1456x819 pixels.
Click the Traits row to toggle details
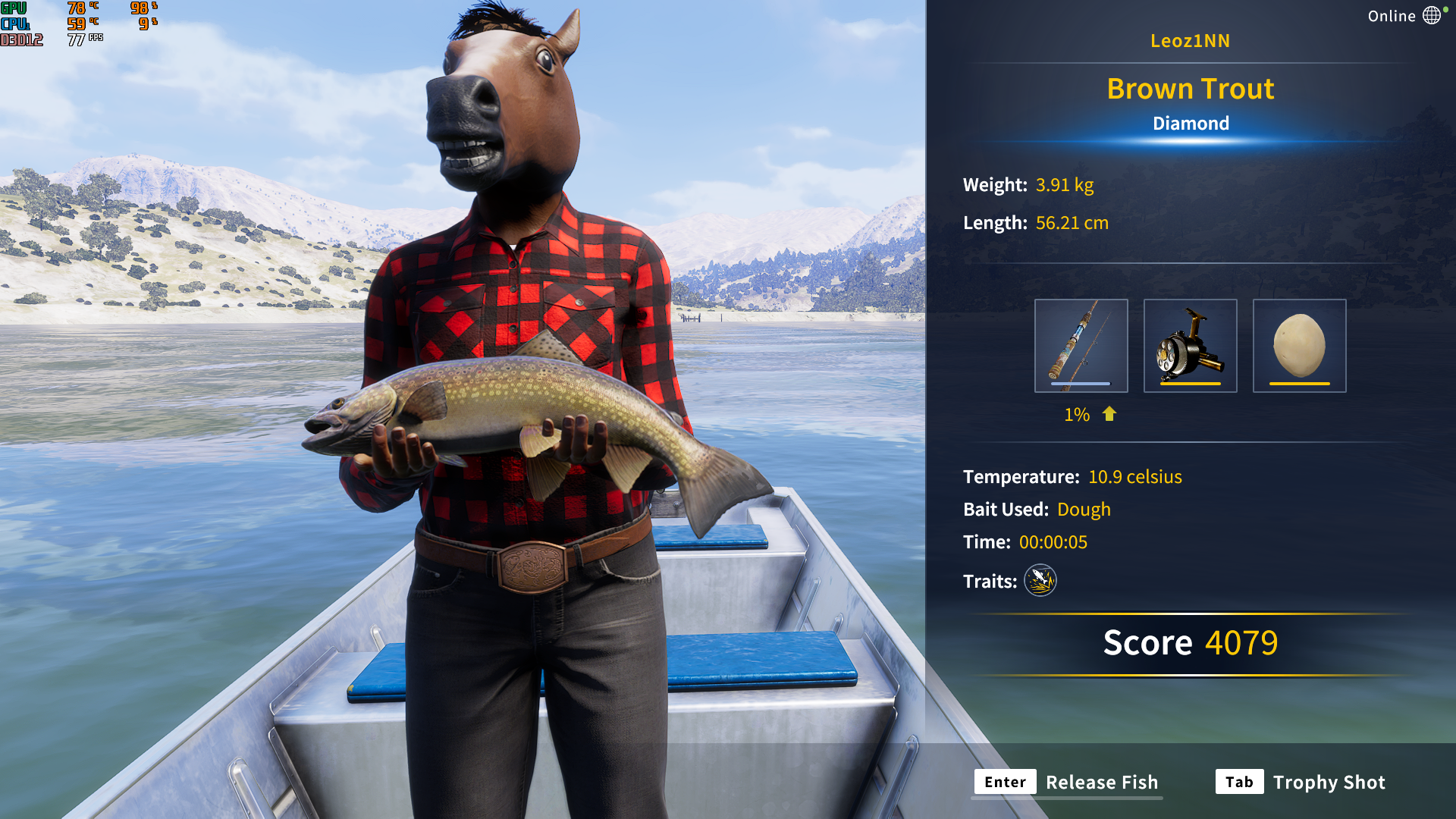[990, 581]
